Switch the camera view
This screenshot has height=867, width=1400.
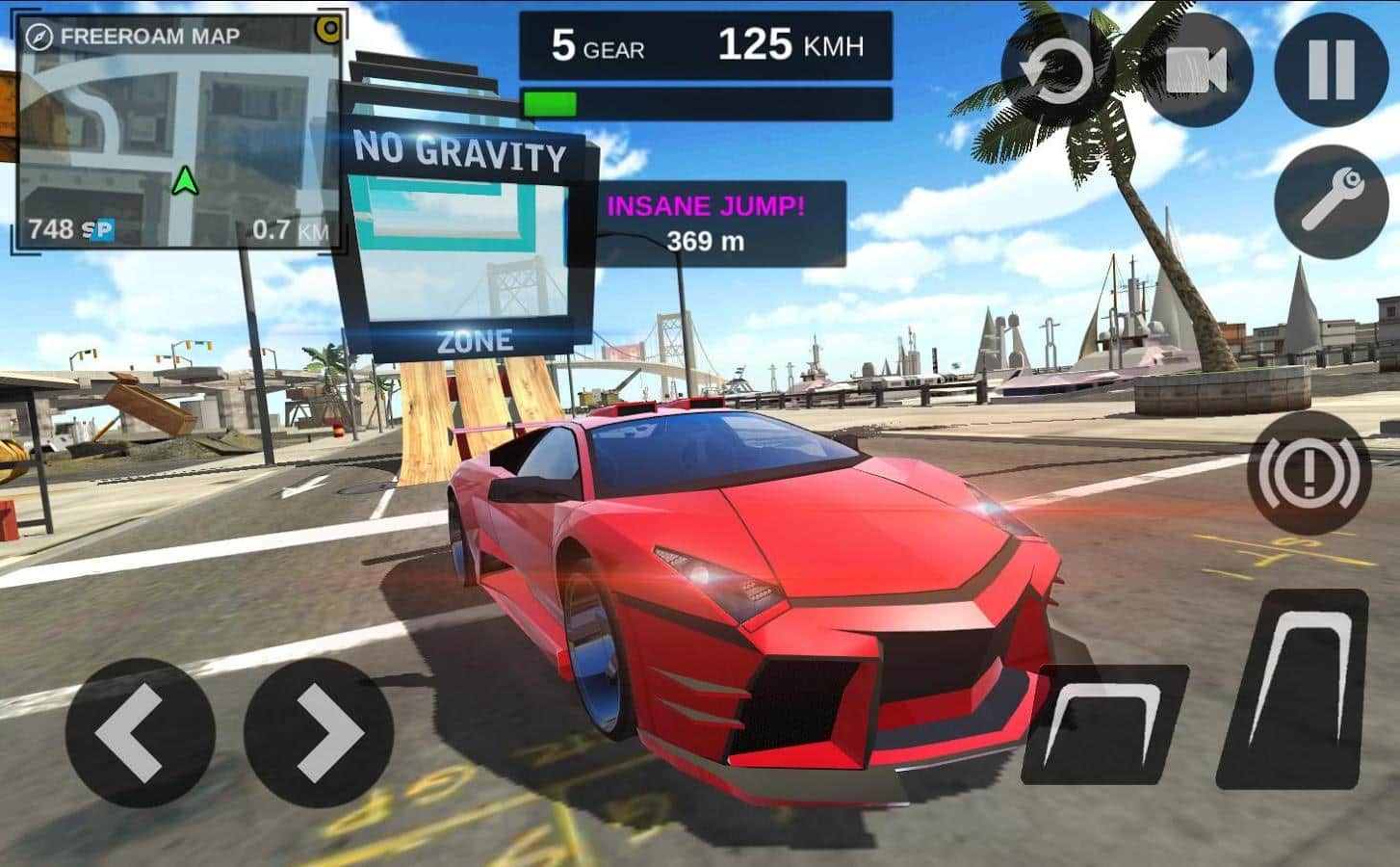click(x=1195, y=69)
